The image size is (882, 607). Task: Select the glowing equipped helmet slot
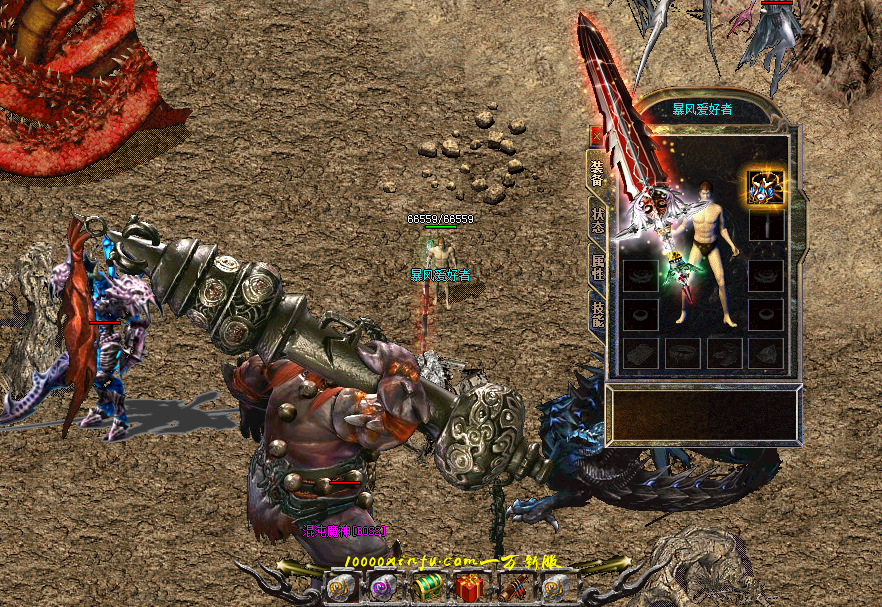[x=765, y=186]
